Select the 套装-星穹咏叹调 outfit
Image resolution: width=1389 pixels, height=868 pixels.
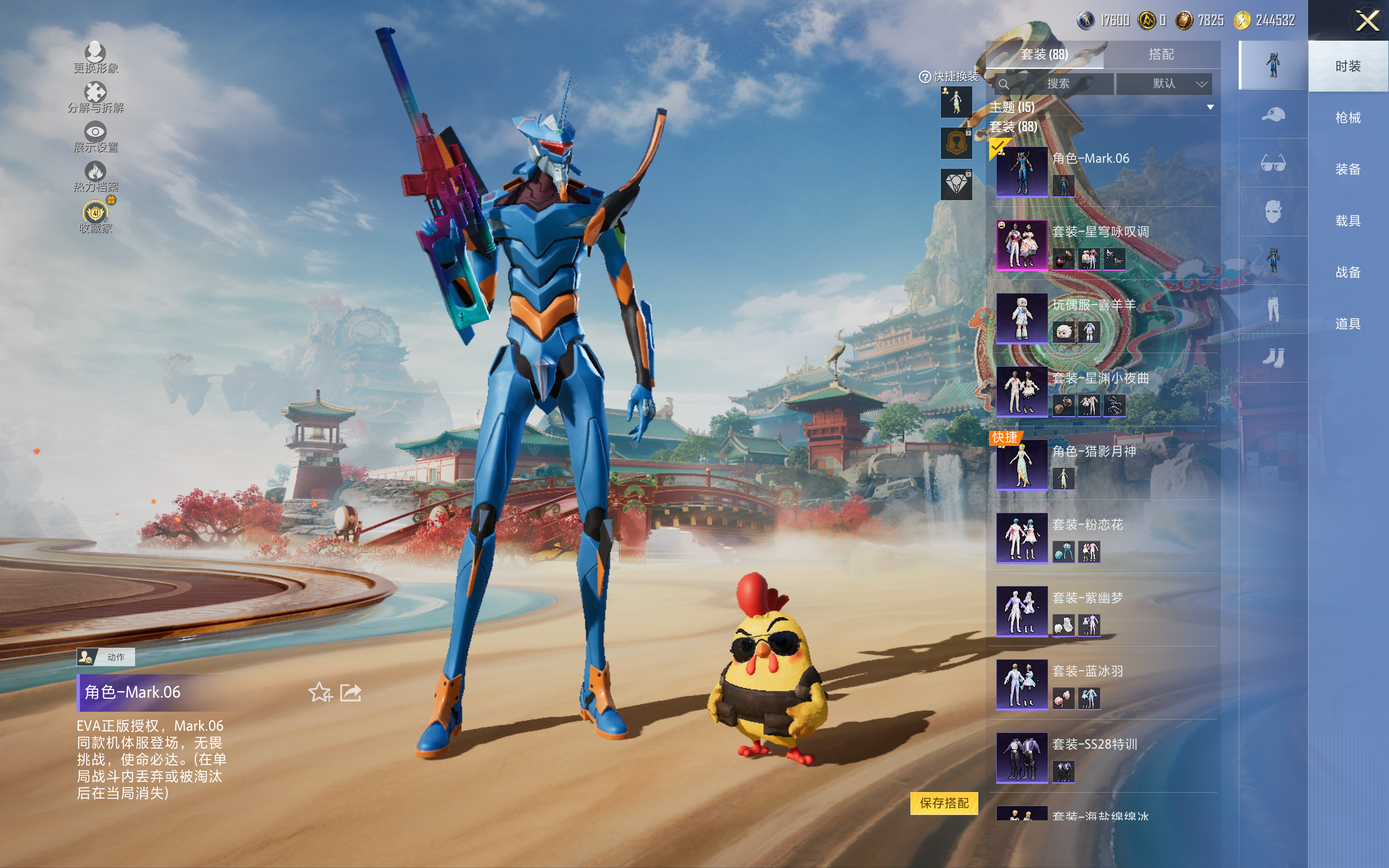click(1022, 245)
